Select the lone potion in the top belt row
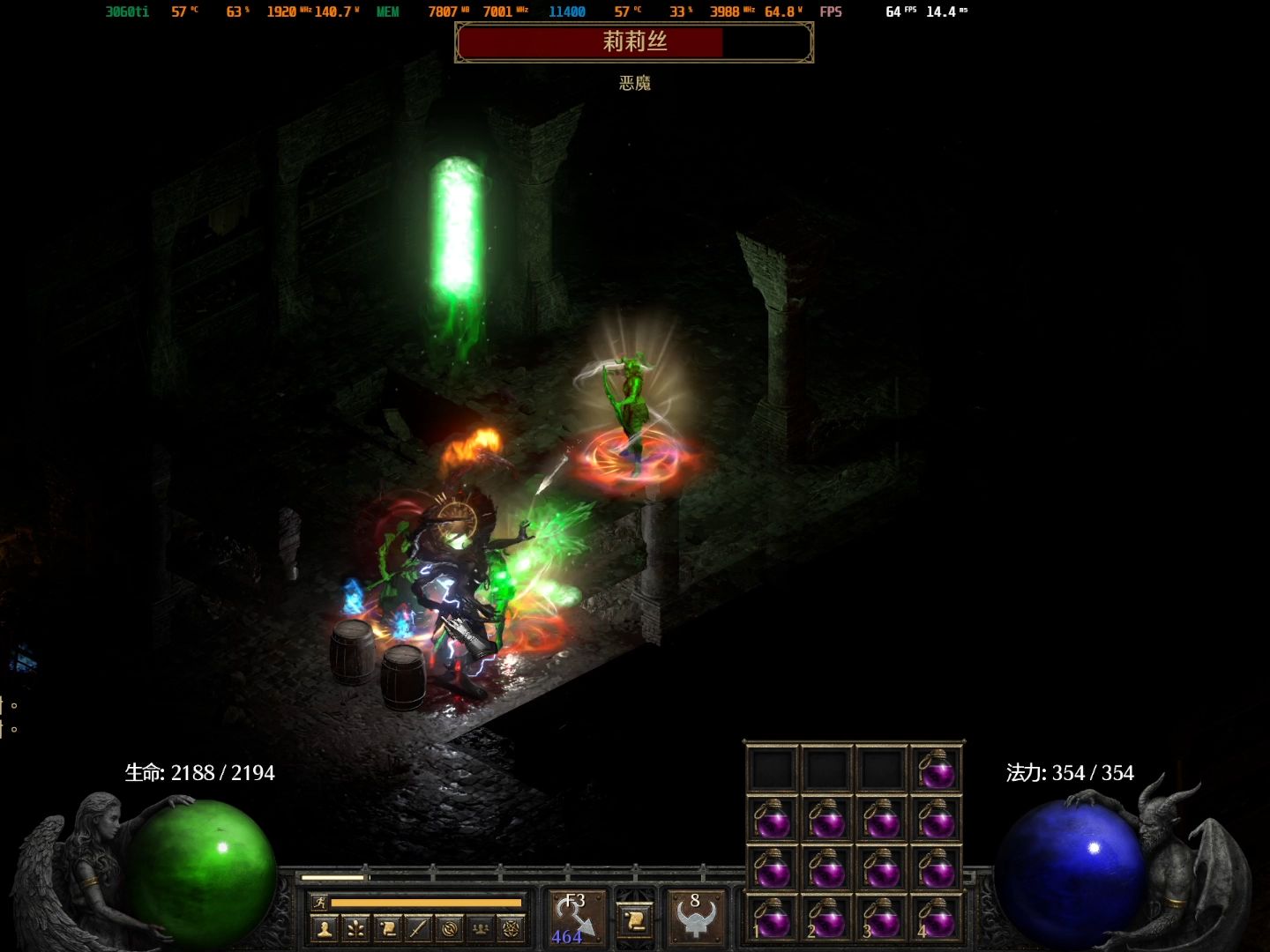Image resolution: width=1270 pixels, height=952 pixels. tap(936, 770)
